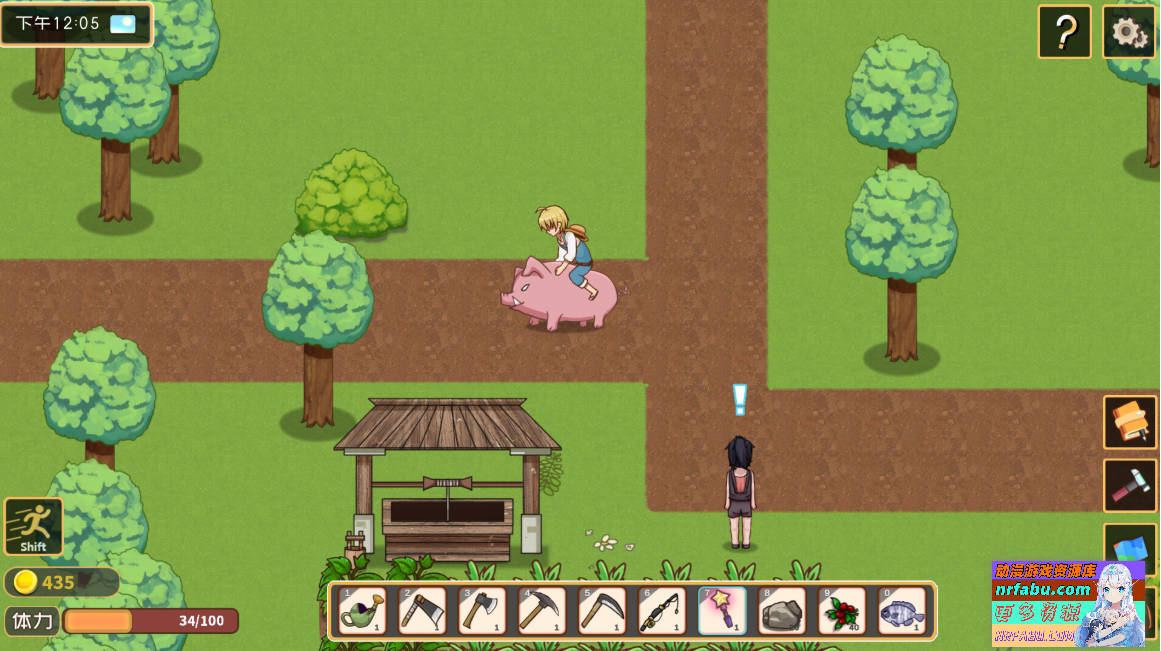Toggle the Shift run button
The height and width of the screenshot is (651, 1161).
coord(33,526)
